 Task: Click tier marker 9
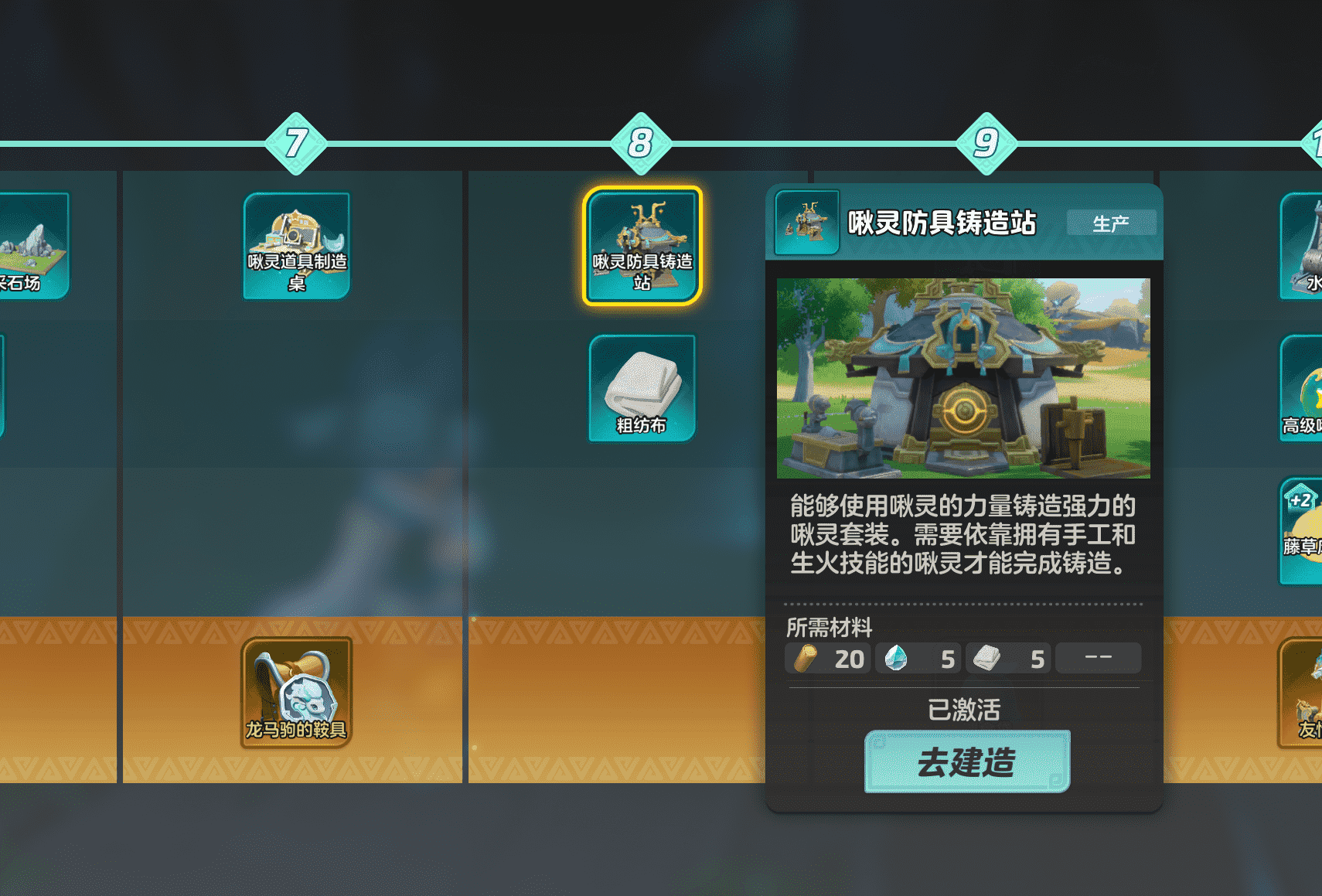pos(986,143)
